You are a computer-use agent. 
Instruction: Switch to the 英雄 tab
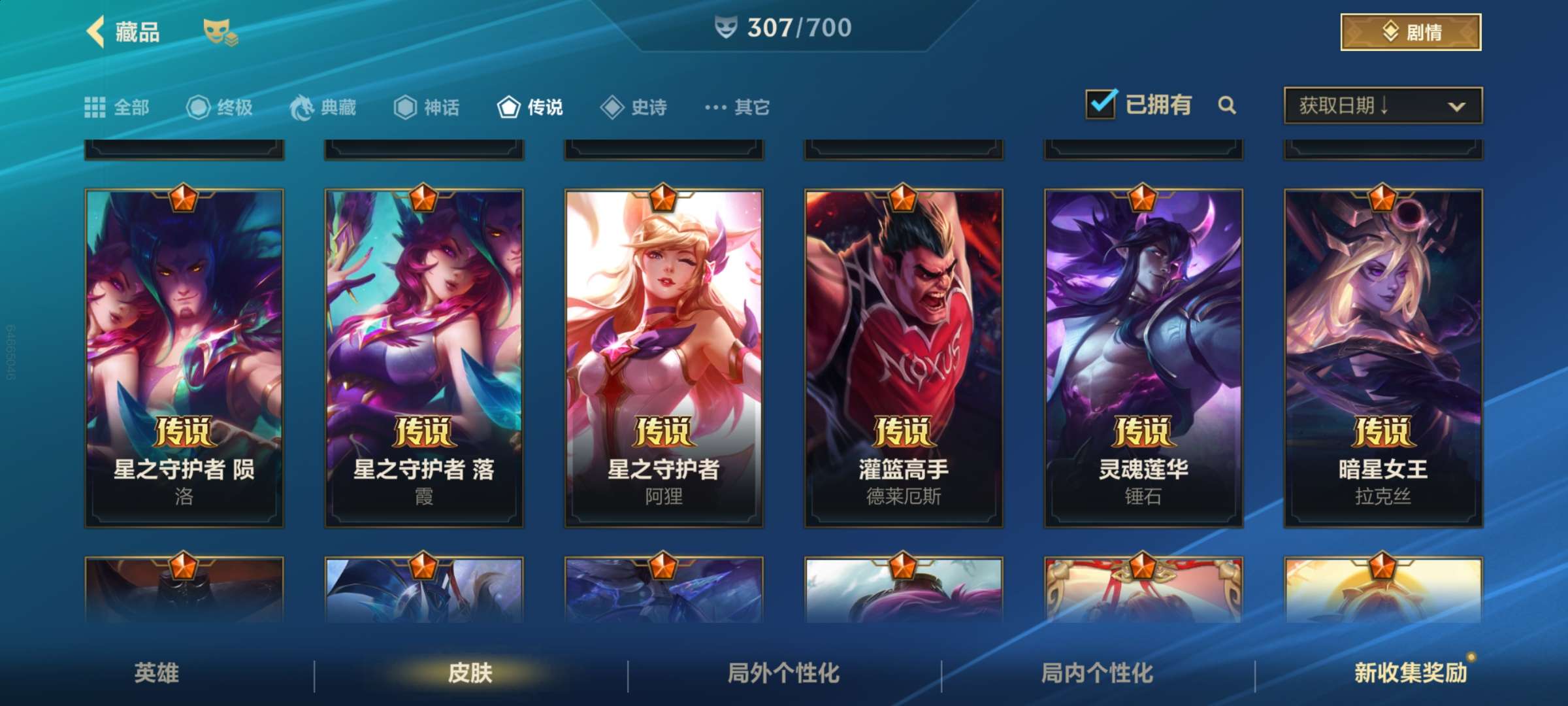pyautogui.click(x=157, y=673)
